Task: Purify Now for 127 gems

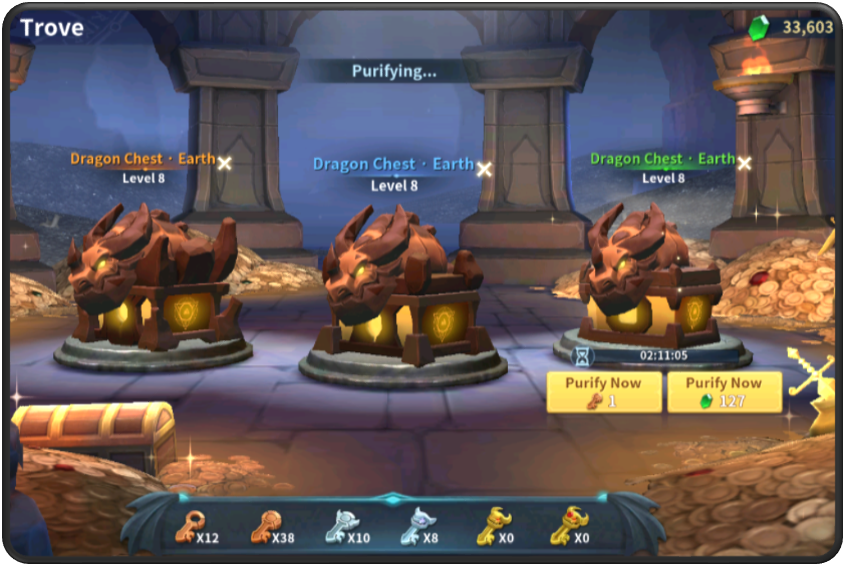Action: (x=724, y=392)
